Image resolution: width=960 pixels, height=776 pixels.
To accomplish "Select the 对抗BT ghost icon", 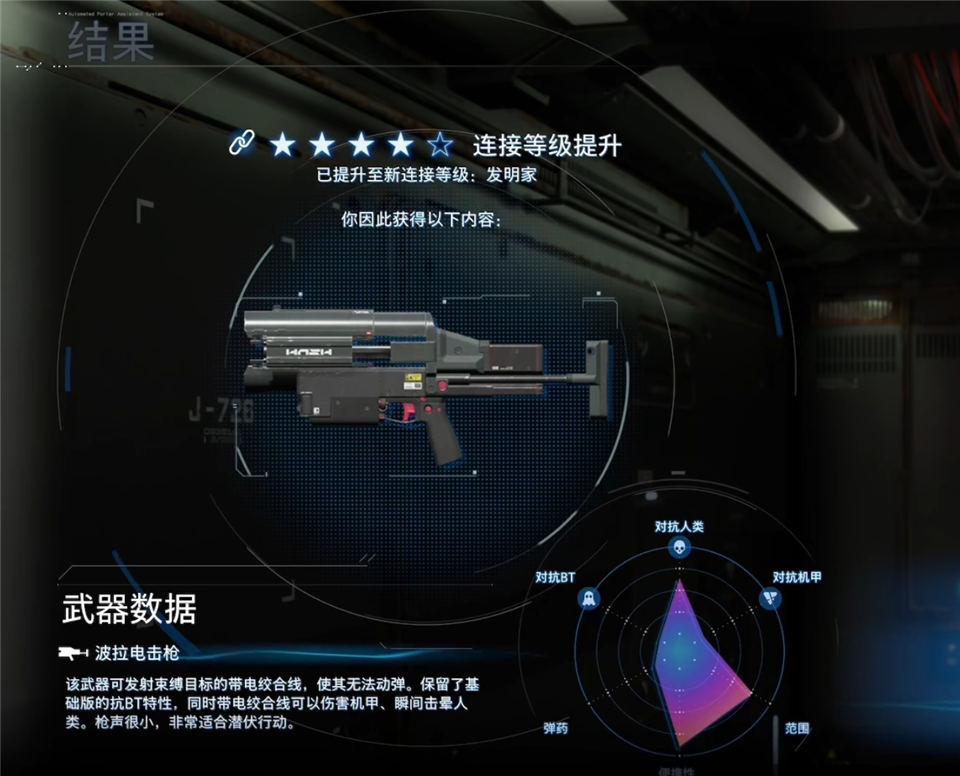I will point(588,599).
